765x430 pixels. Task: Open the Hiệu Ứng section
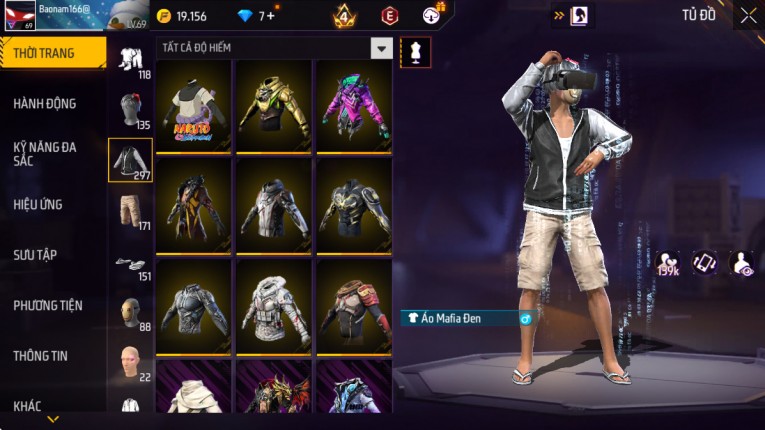point(39,204)
